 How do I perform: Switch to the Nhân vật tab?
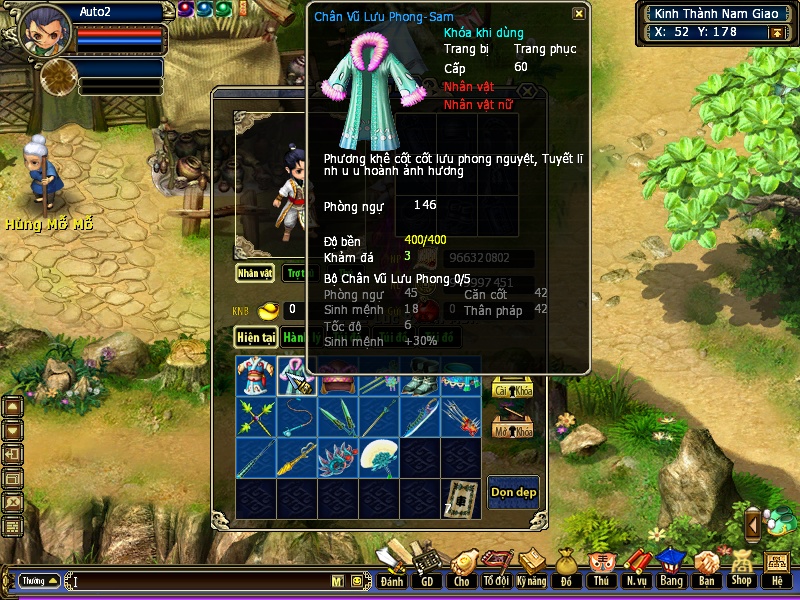coord(255,272)
